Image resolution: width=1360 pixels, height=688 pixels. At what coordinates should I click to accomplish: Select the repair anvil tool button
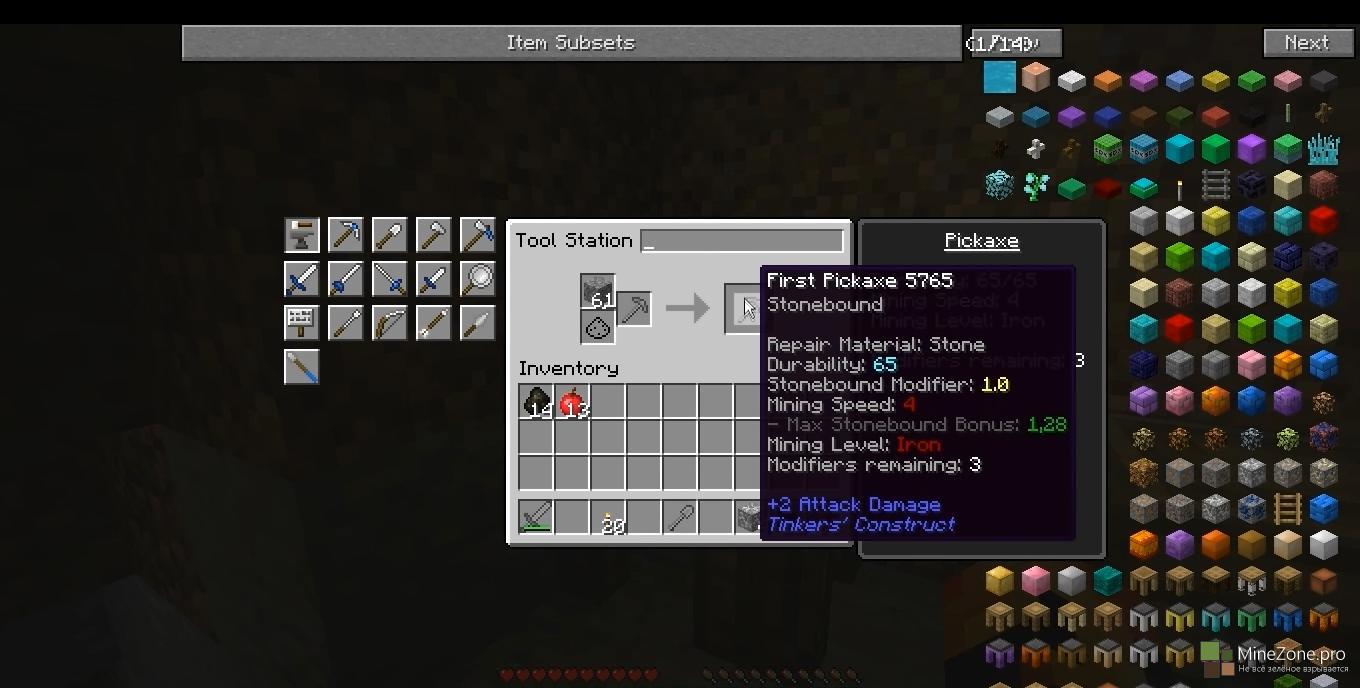(301, 235)
